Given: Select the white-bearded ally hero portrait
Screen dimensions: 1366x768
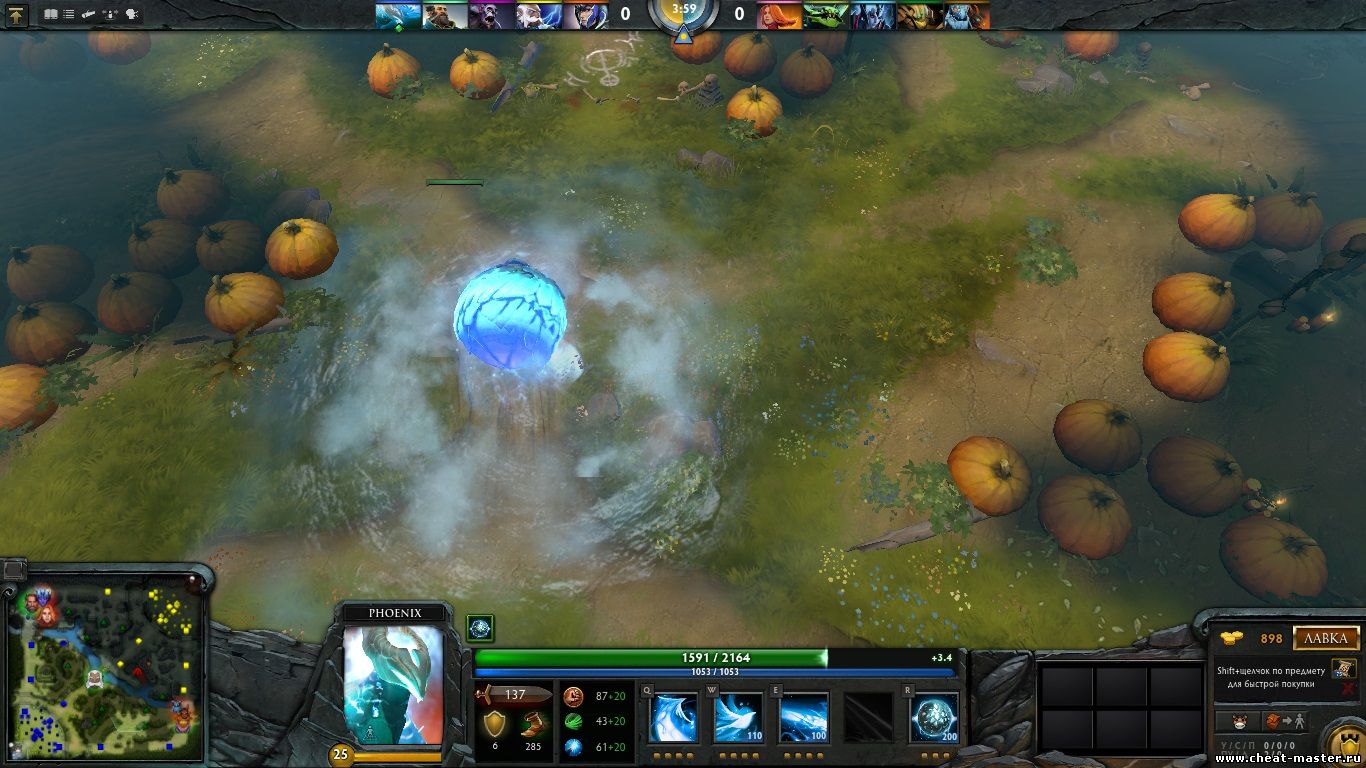Looking at the screenshot, I should click(x=540, y=15).
